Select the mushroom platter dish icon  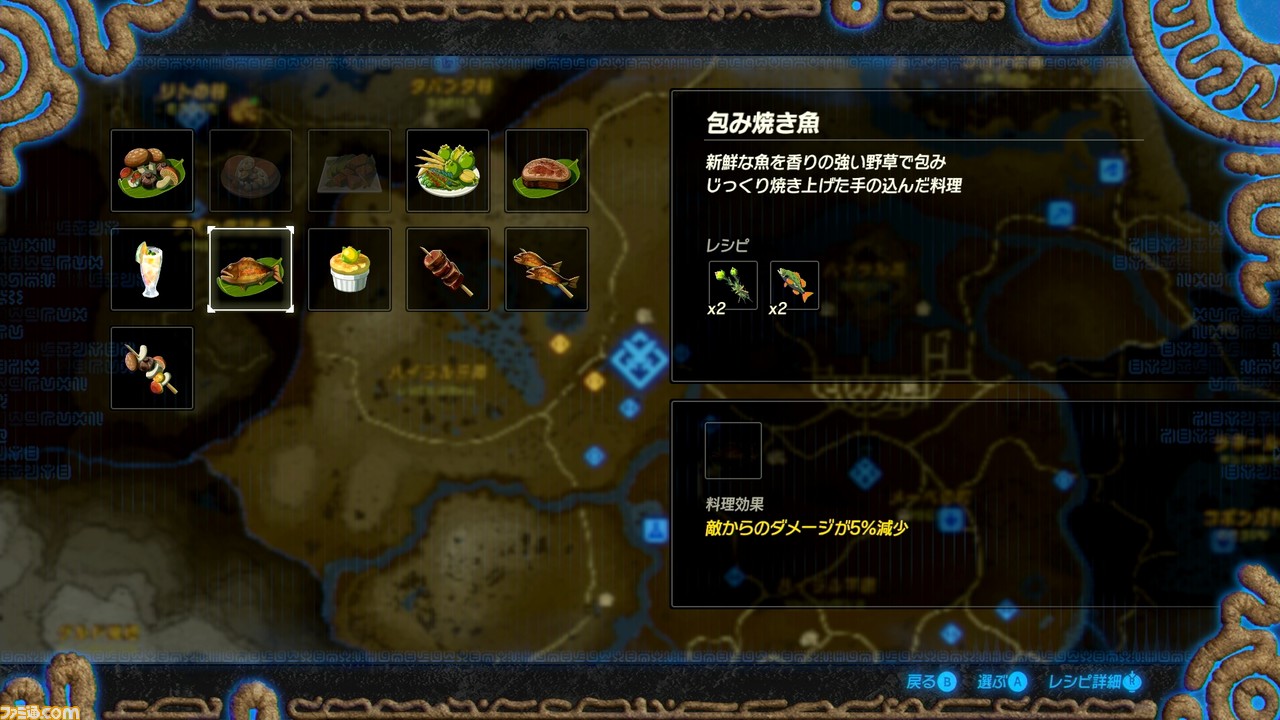coord(151,170)
